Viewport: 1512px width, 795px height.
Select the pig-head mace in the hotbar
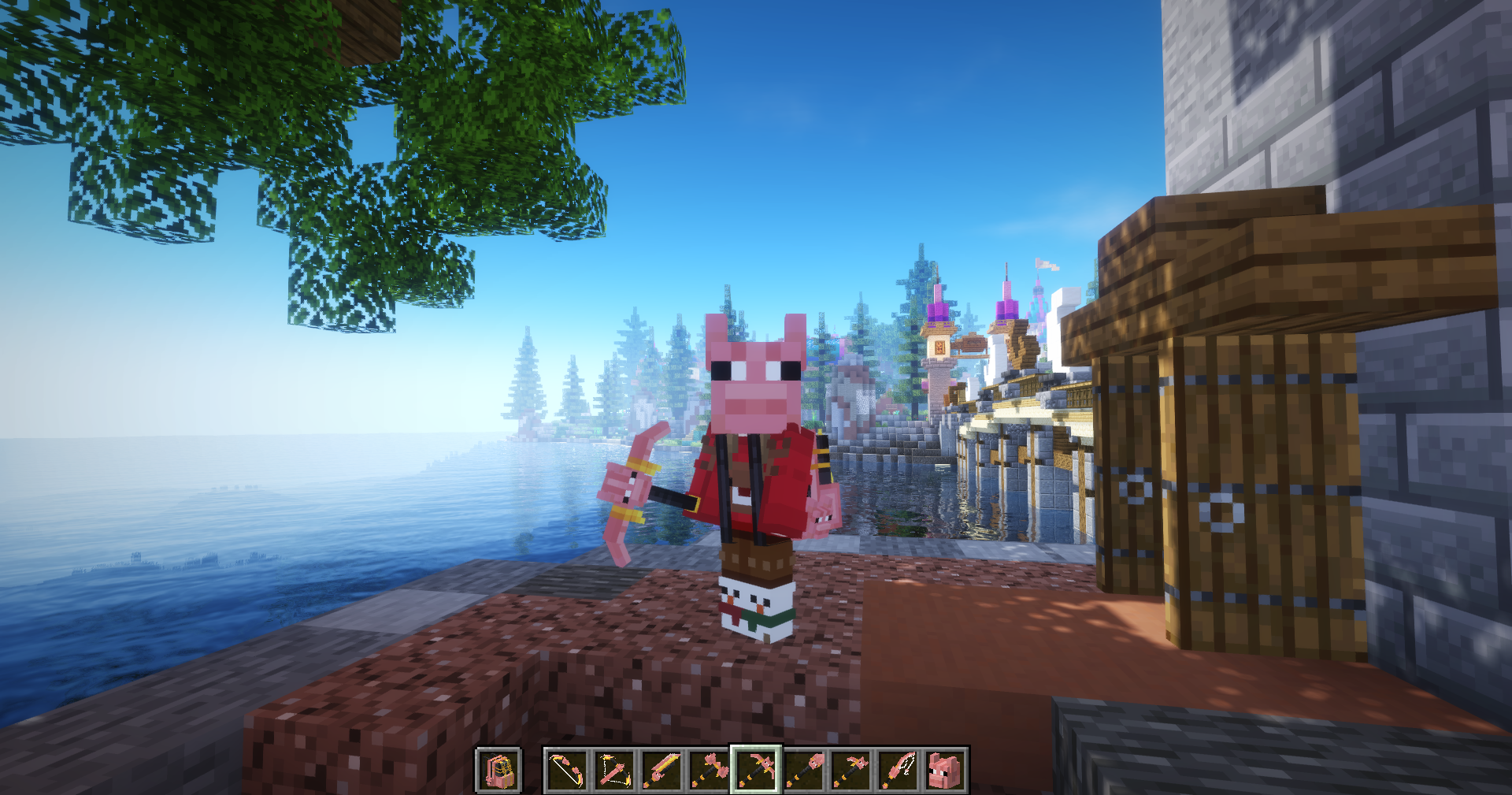click(803, 772)
